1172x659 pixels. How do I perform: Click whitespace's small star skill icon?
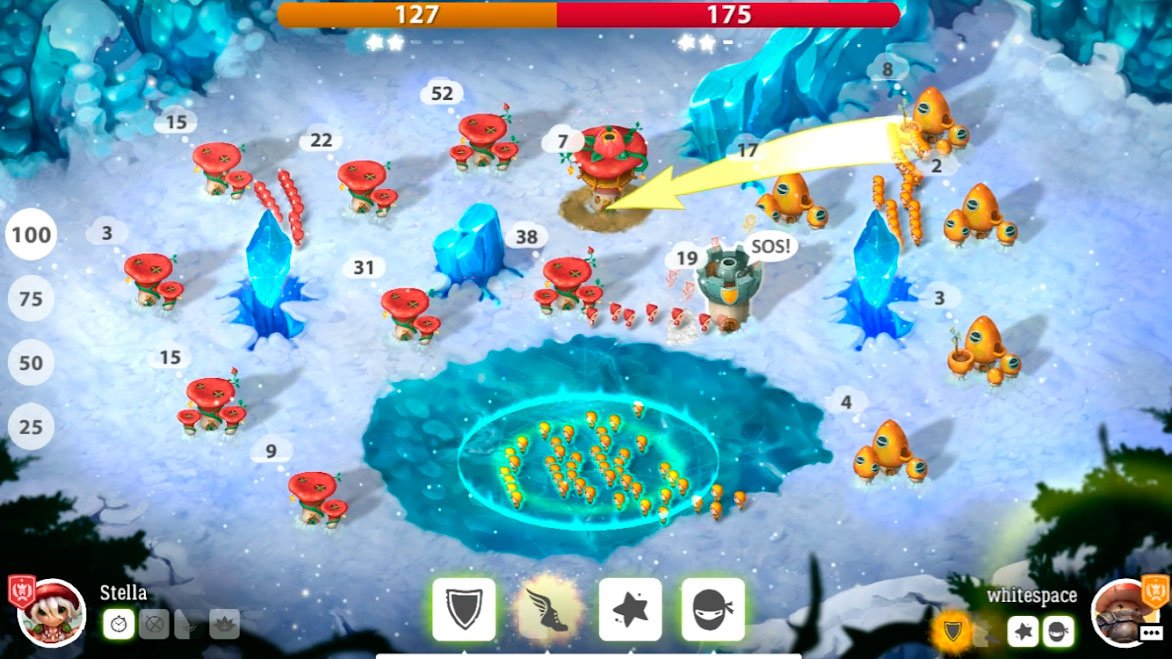point(1022,631)
